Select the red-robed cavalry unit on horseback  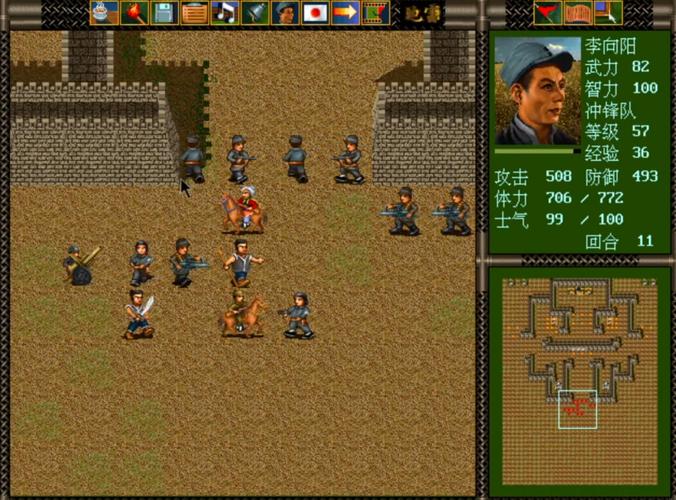click(x=244, y=208)
